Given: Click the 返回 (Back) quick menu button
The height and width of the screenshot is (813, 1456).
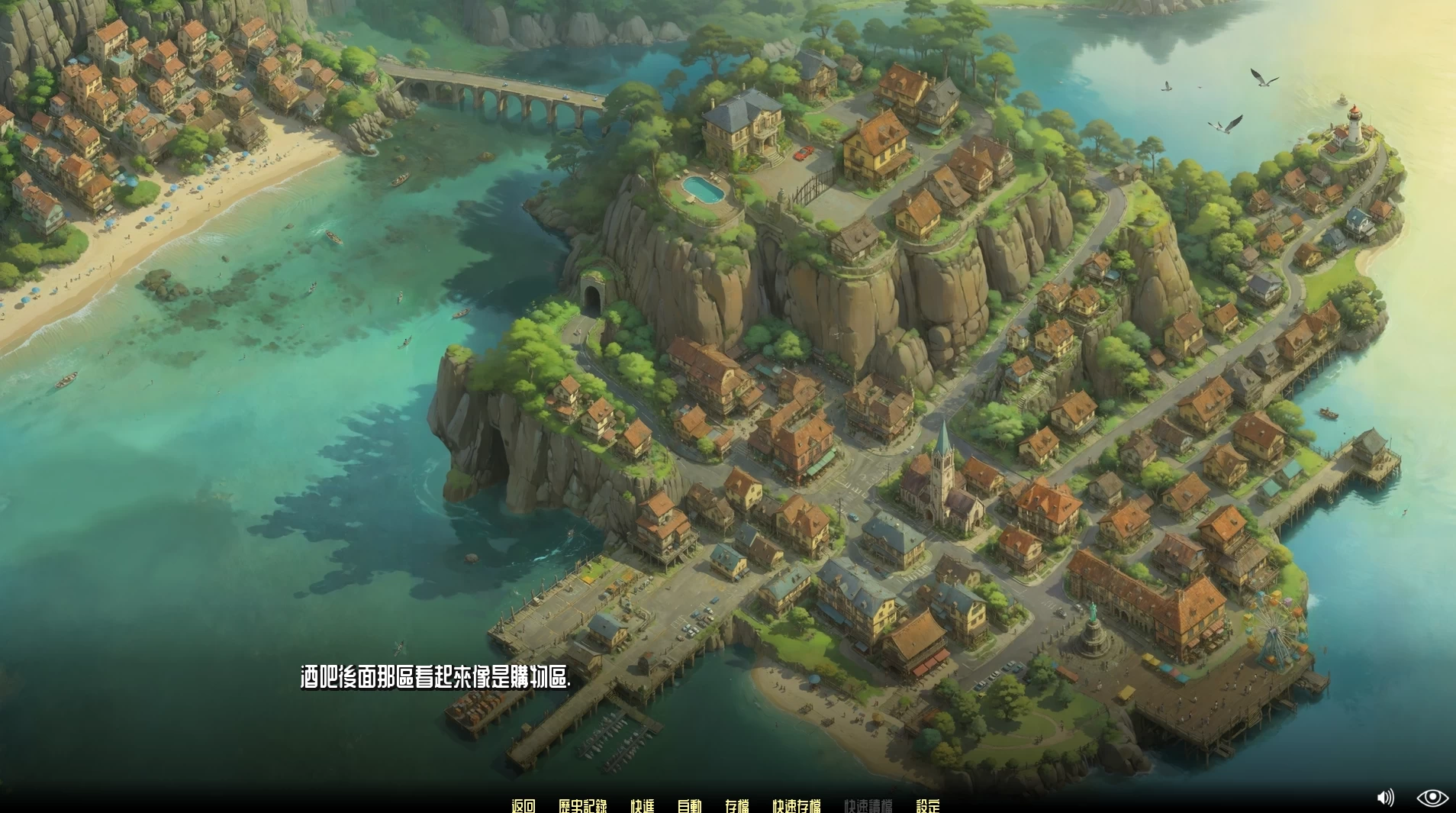Looking at the screenshot, I should 523,805.
